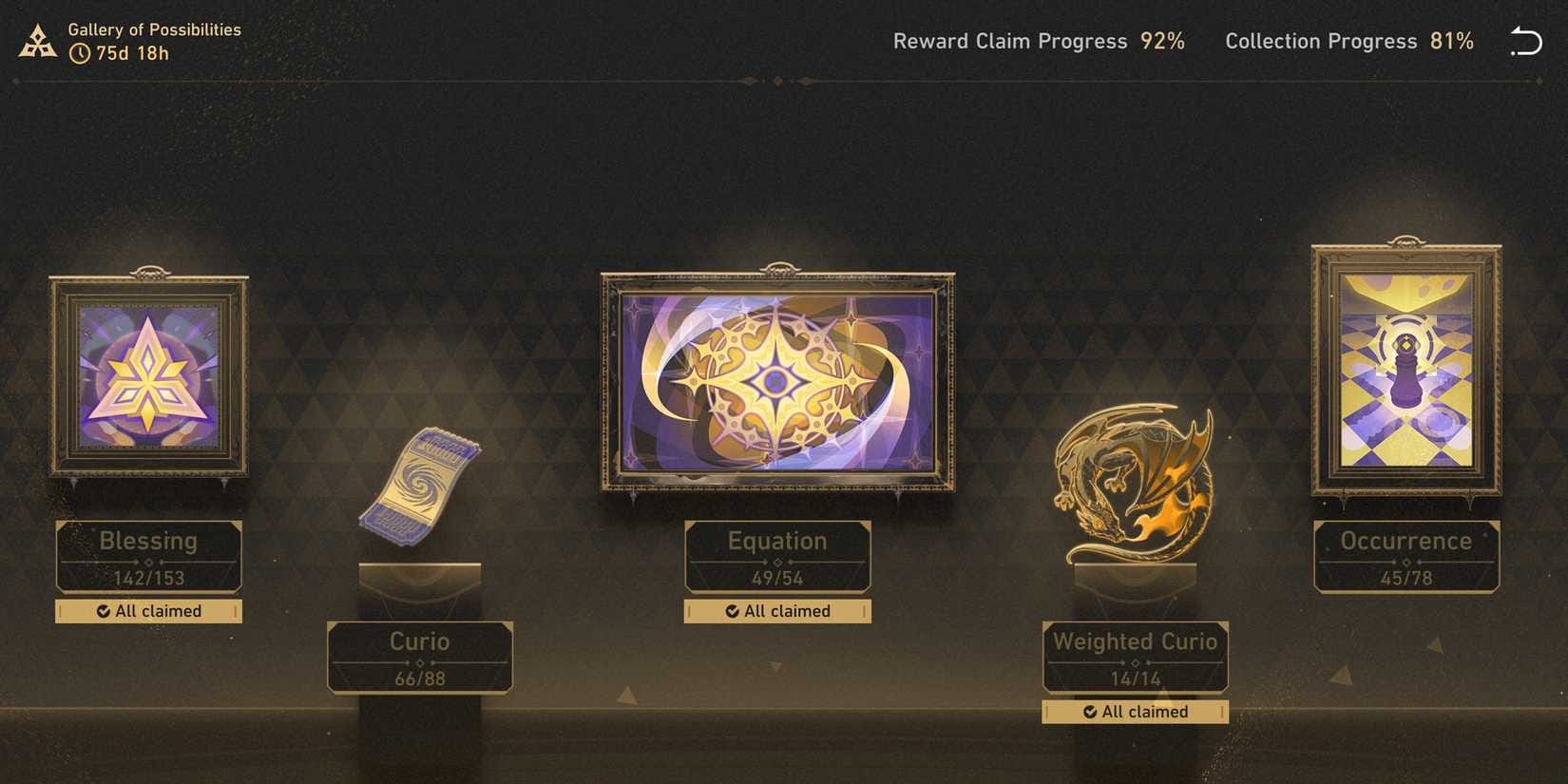
Task: Show the Occurrence 45/78 label plate
Action: [1405, 557]
